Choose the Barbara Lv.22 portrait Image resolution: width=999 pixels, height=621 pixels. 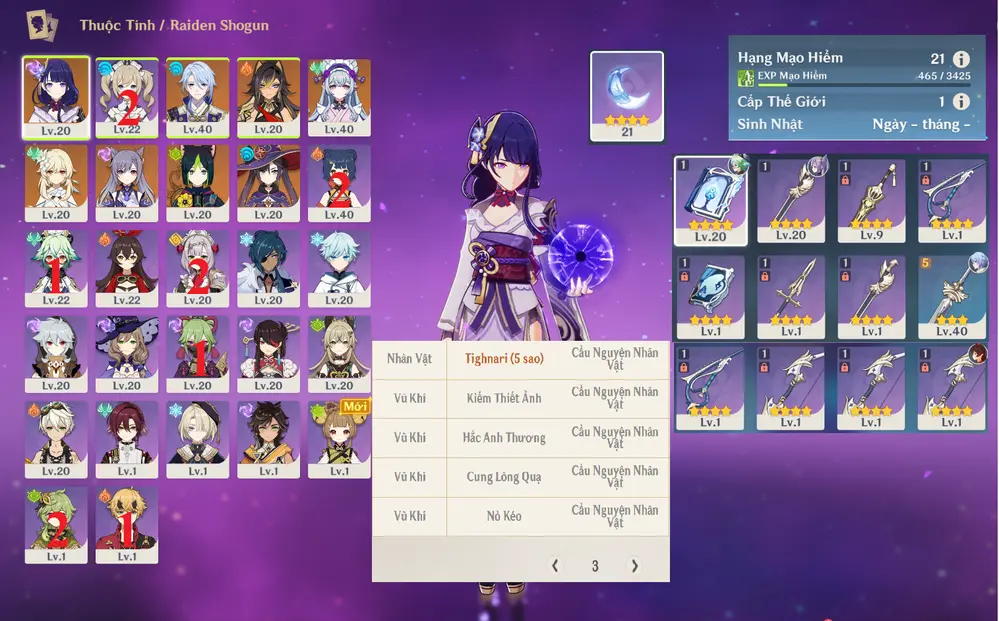coord(127,96)
